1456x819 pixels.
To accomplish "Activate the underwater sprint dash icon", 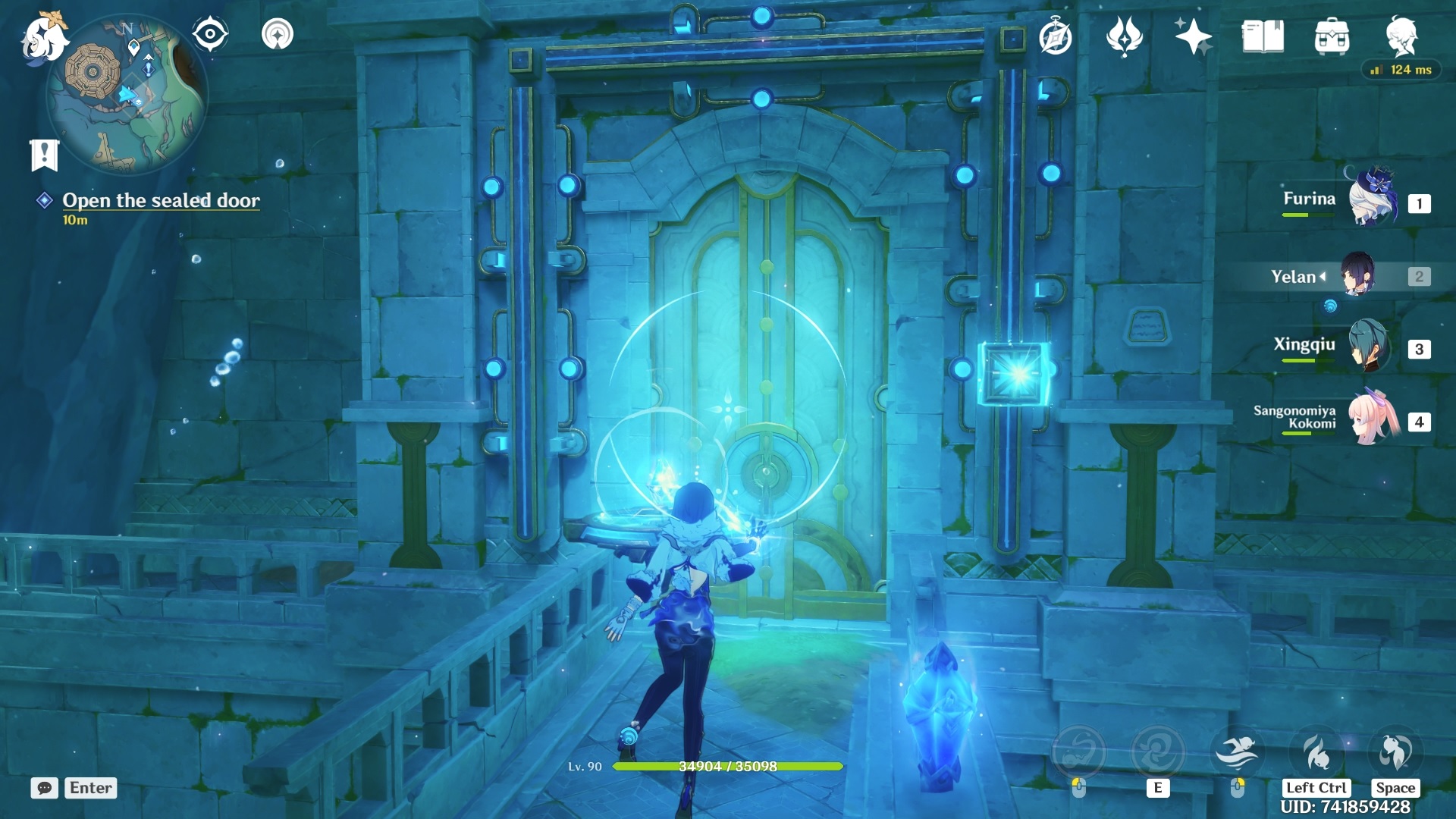I will [1237, 752].
